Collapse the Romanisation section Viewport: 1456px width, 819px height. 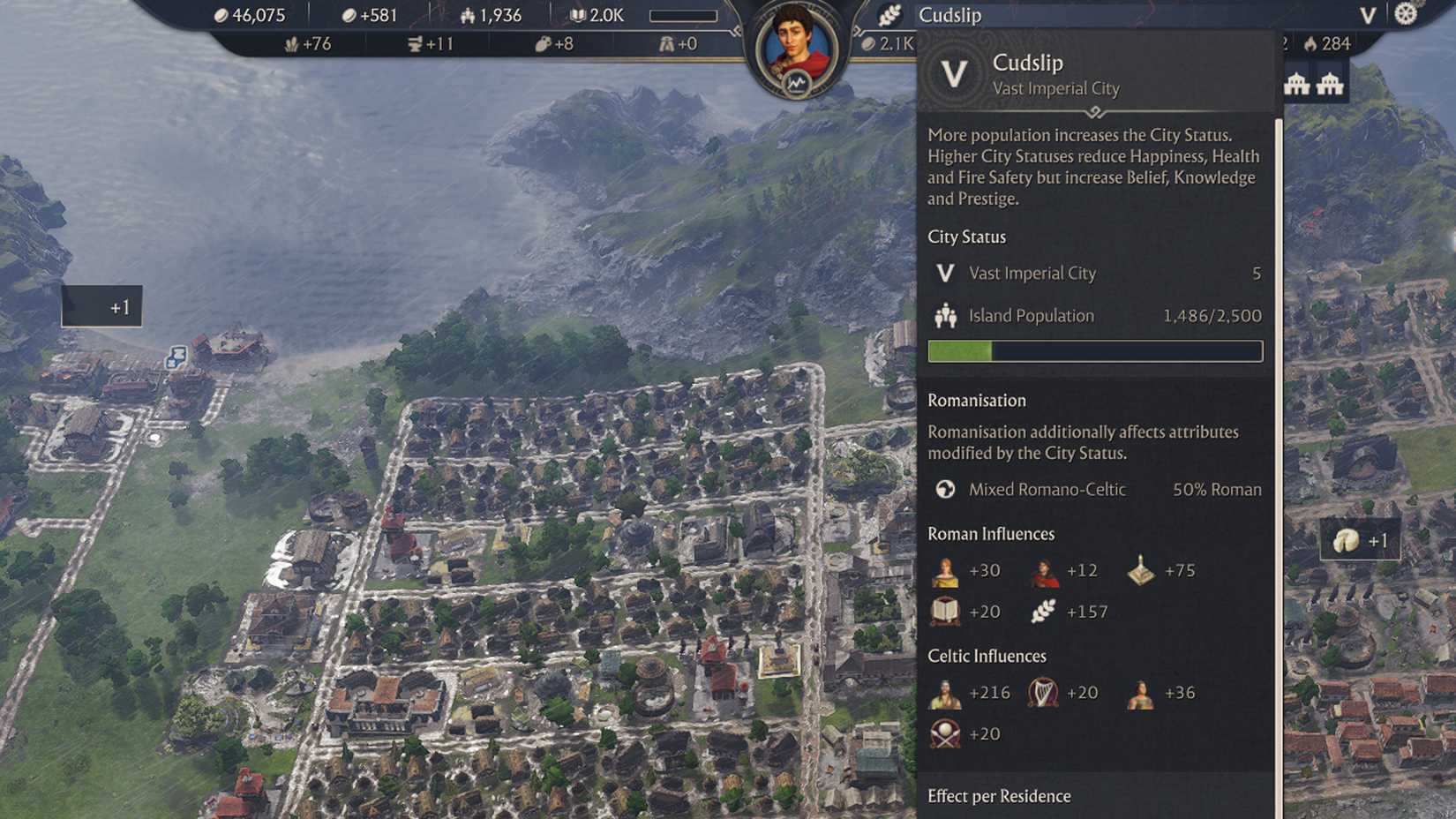click(977, 400)
